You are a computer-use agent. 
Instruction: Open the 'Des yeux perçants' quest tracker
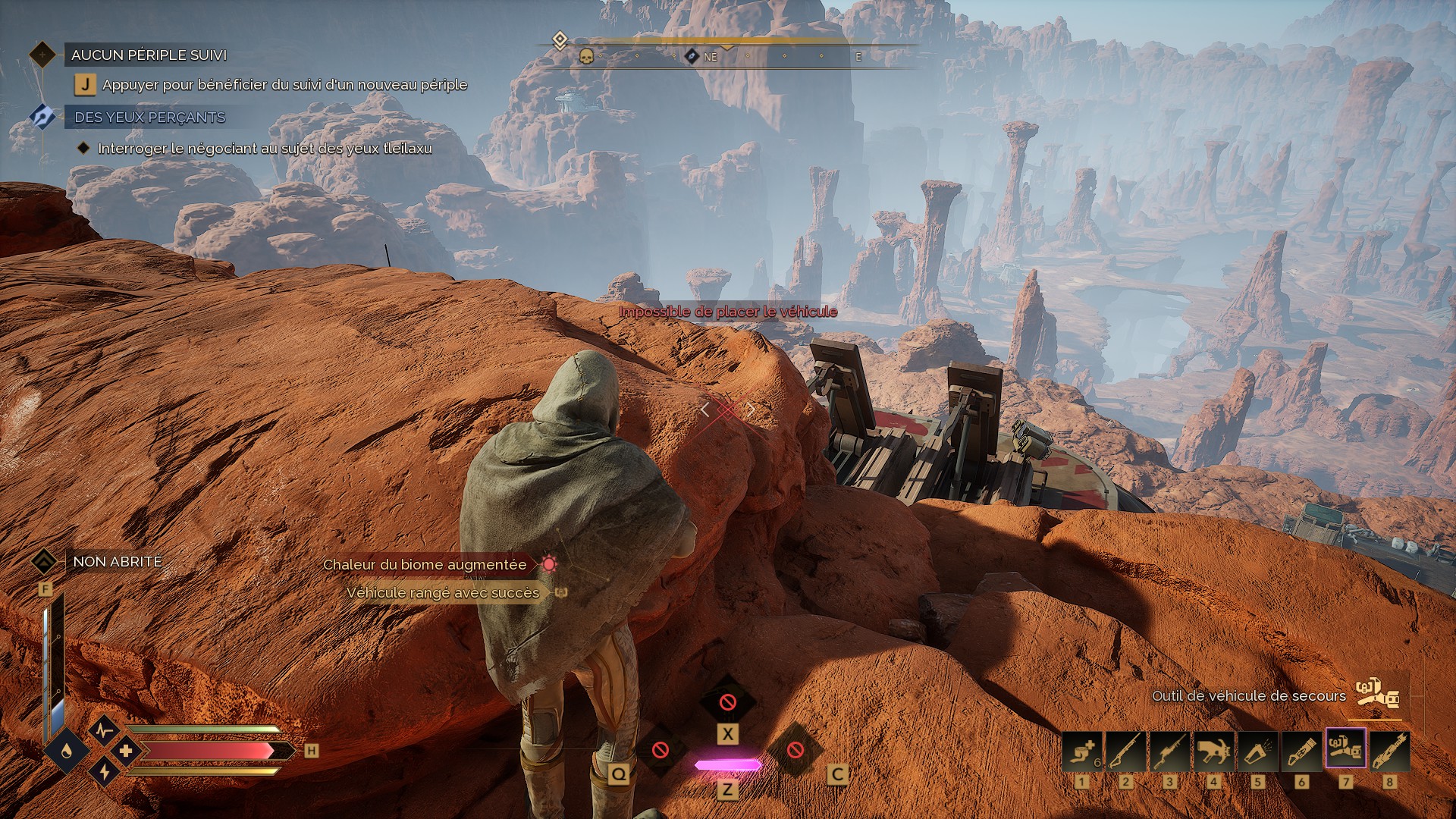(x=149, y=118)
